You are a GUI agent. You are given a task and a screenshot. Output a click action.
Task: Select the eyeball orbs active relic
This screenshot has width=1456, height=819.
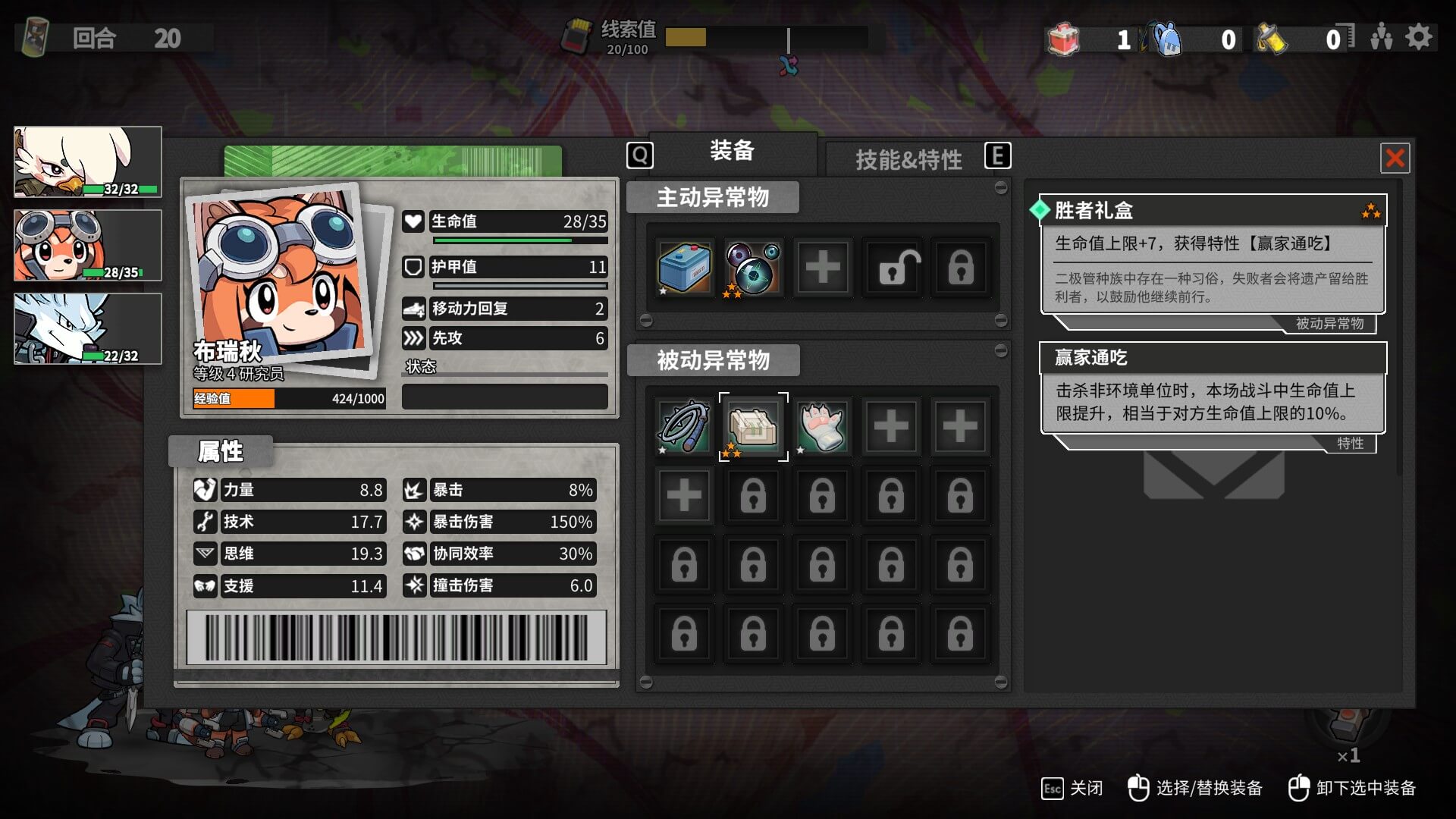pyautogui.click(x=753, y=268)
